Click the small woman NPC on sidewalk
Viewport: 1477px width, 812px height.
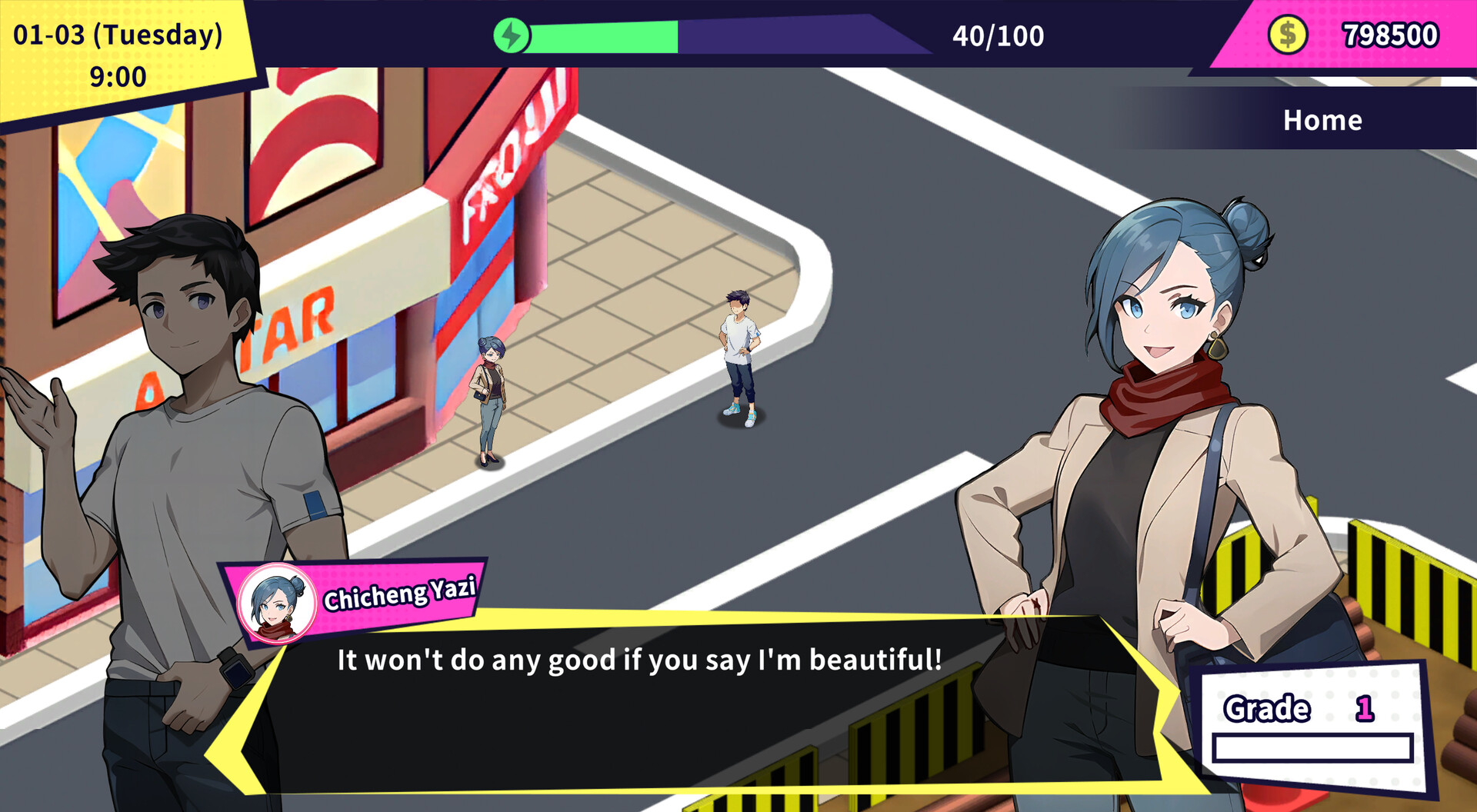pyautogui.click(x=490, y=400)
